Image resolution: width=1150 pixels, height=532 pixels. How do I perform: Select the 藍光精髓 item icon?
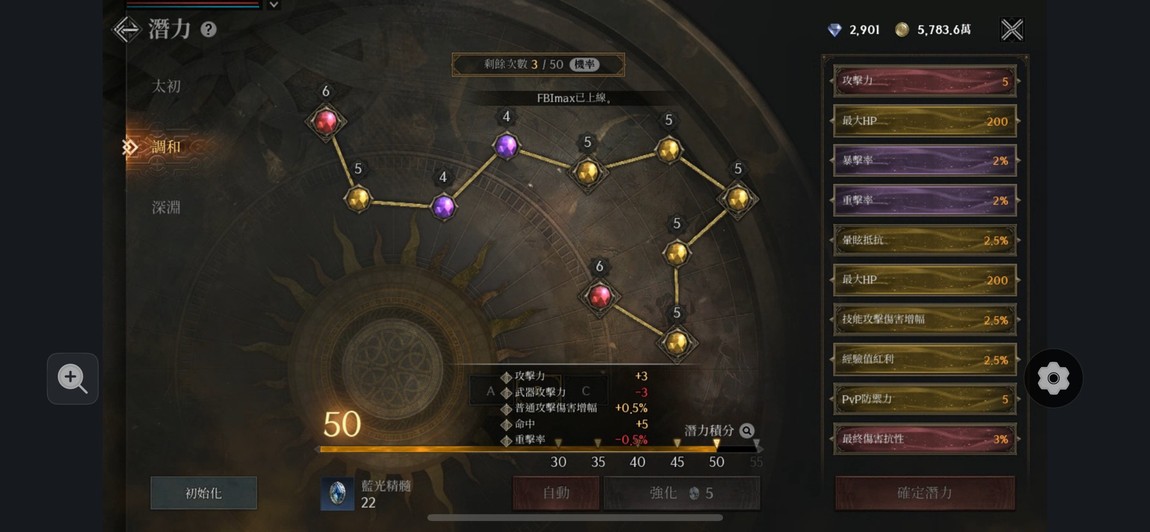[x=337, y=493]
